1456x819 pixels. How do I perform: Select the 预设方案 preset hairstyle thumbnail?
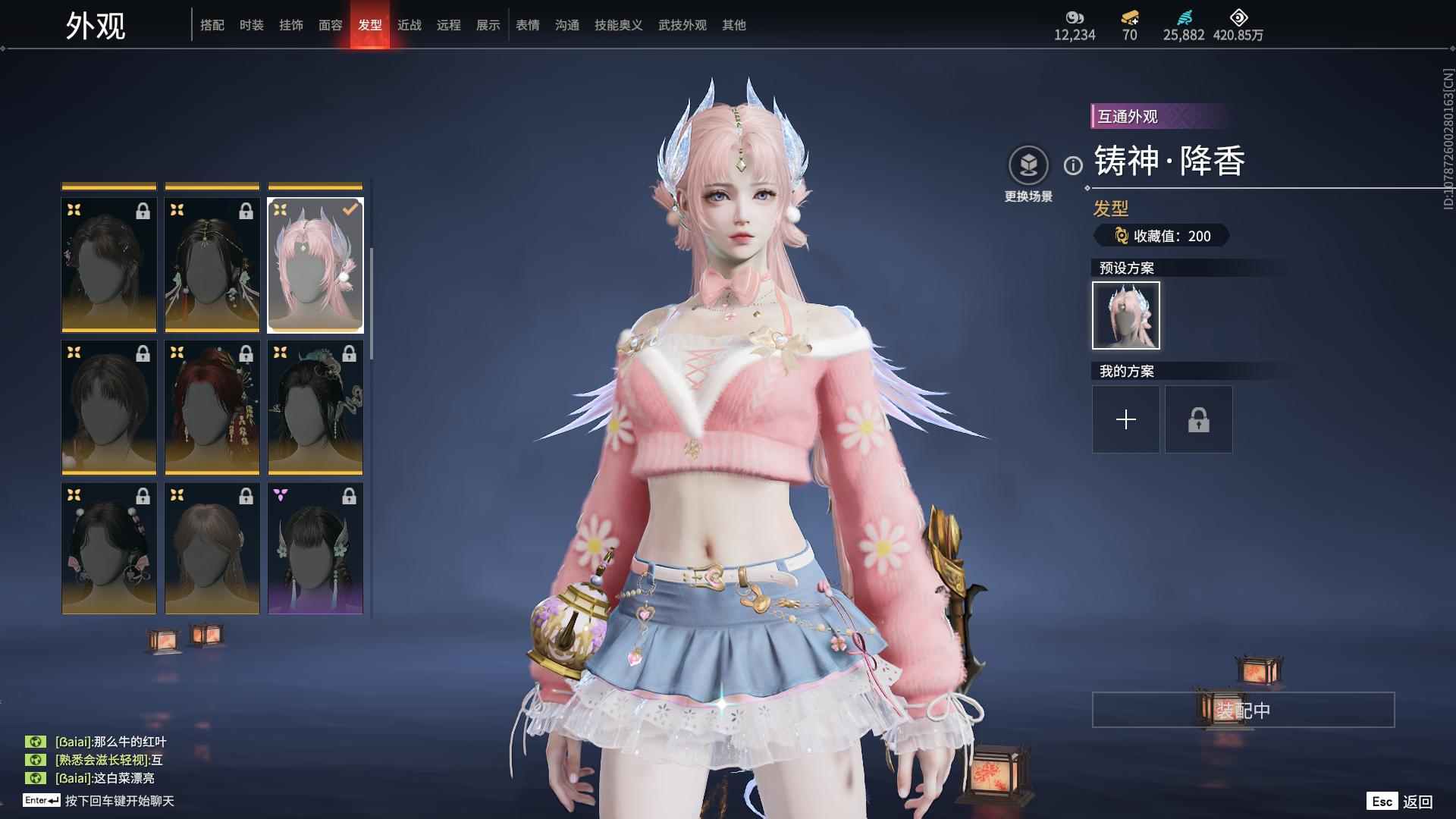[1125, 315]
